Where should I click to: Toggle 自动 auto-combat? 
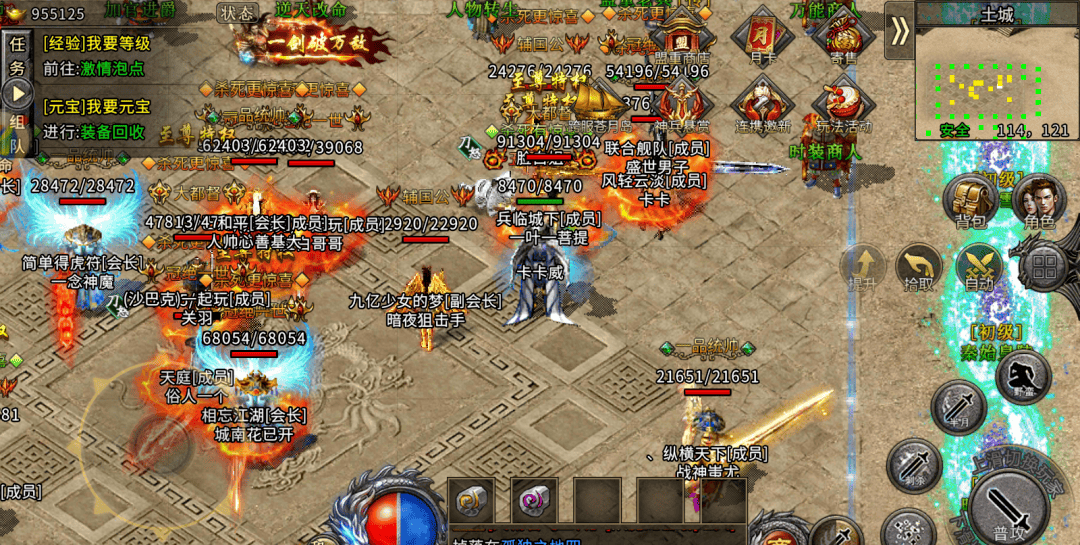[x=978, y=268]
